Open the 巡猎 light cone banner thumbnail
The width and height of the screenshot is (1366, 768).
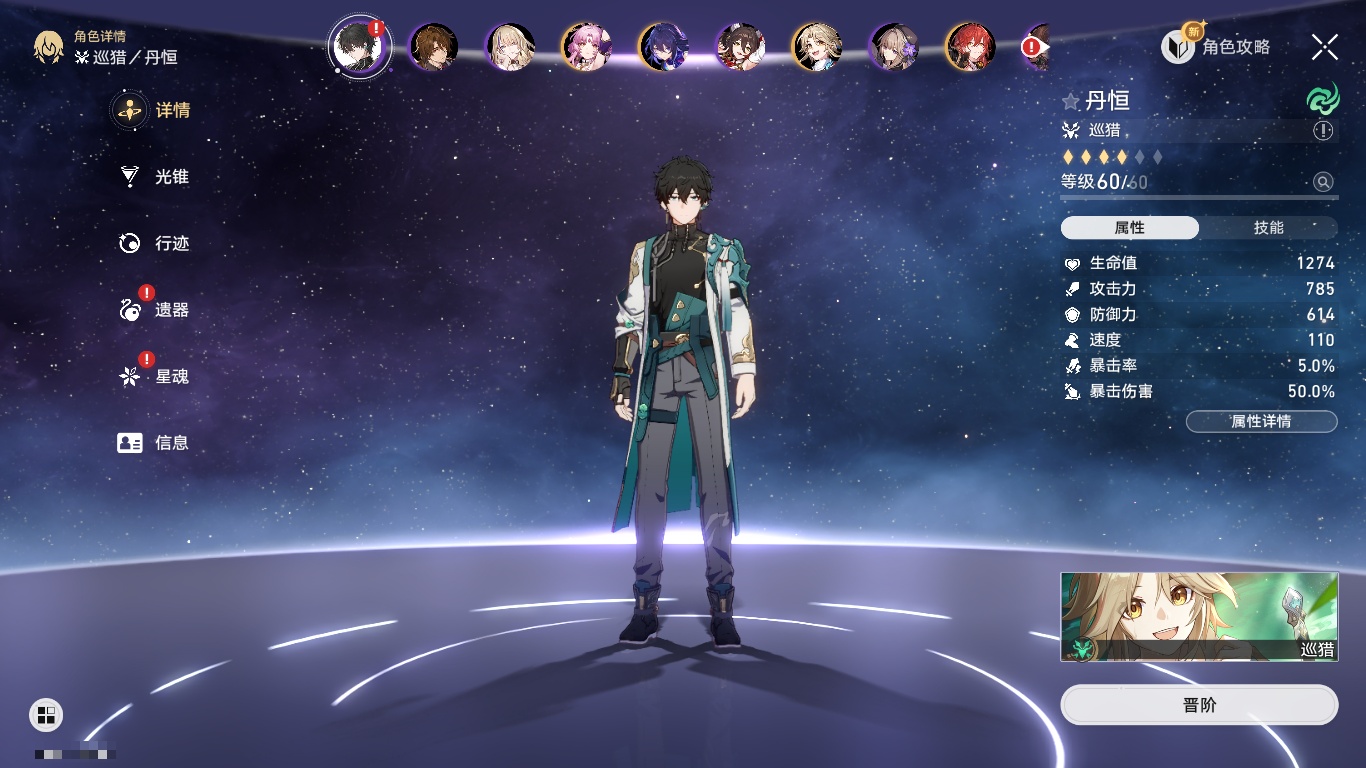[1199, 617]
